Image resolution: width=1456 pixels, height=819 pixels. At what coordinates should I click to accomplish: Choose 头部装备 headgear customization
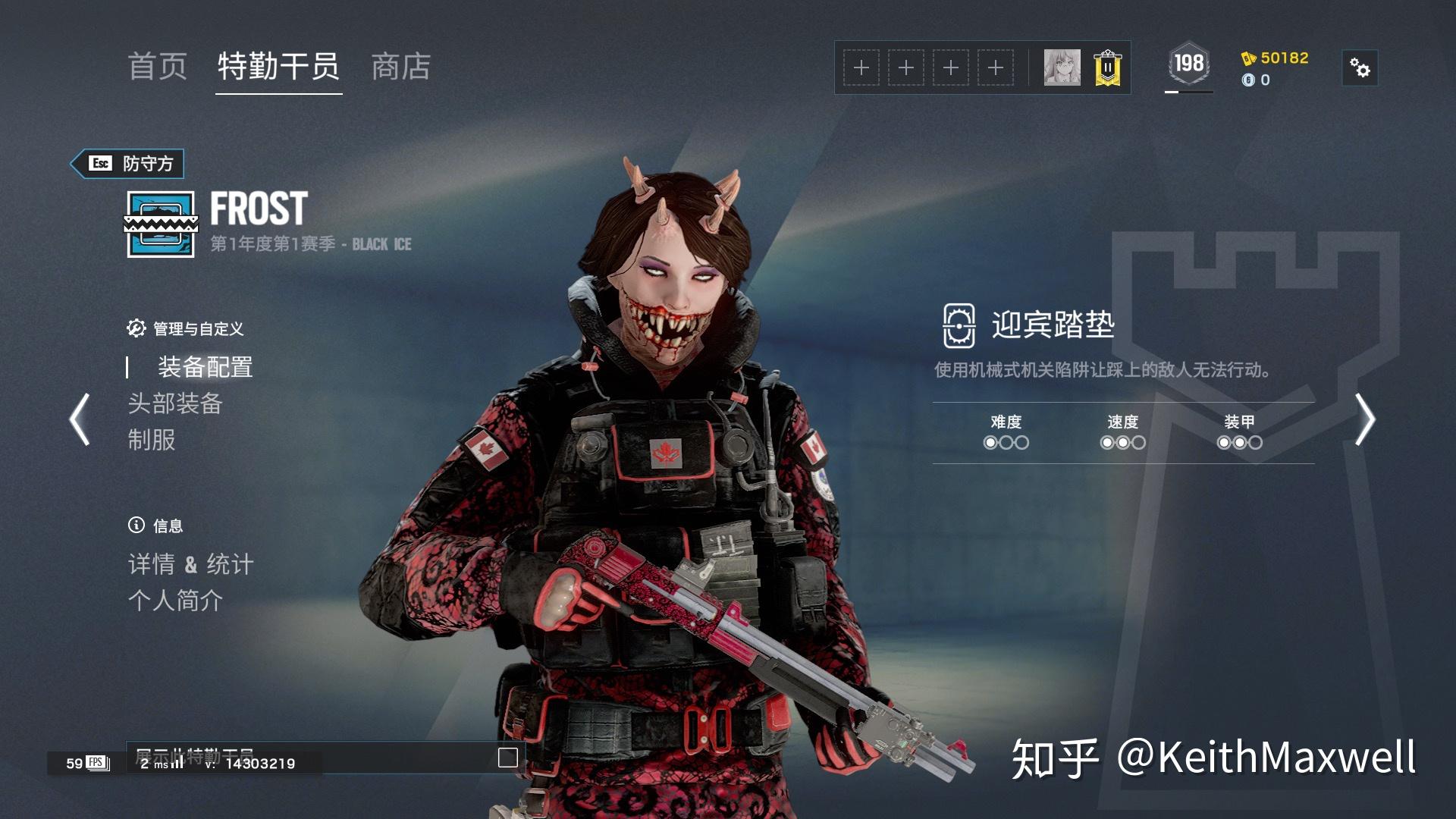point(174,403)
